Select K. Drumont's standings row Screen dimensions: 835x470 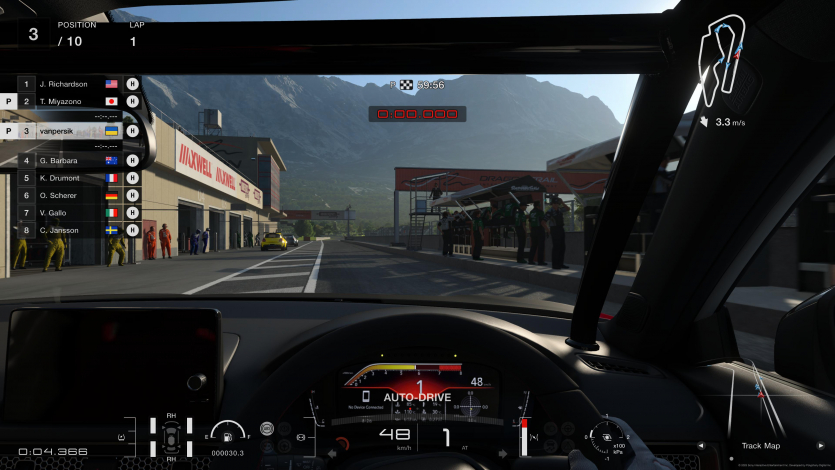coord(70,177)
